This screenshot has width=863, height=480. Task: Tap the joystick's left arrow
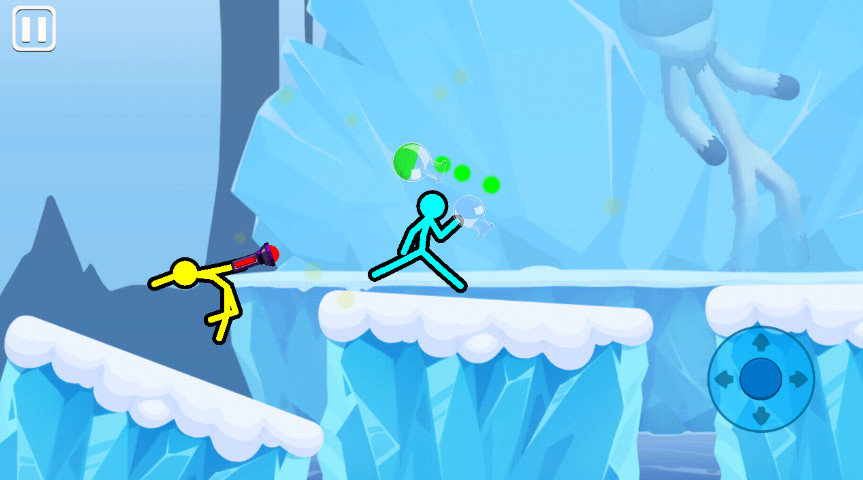[x=724, y=379]
